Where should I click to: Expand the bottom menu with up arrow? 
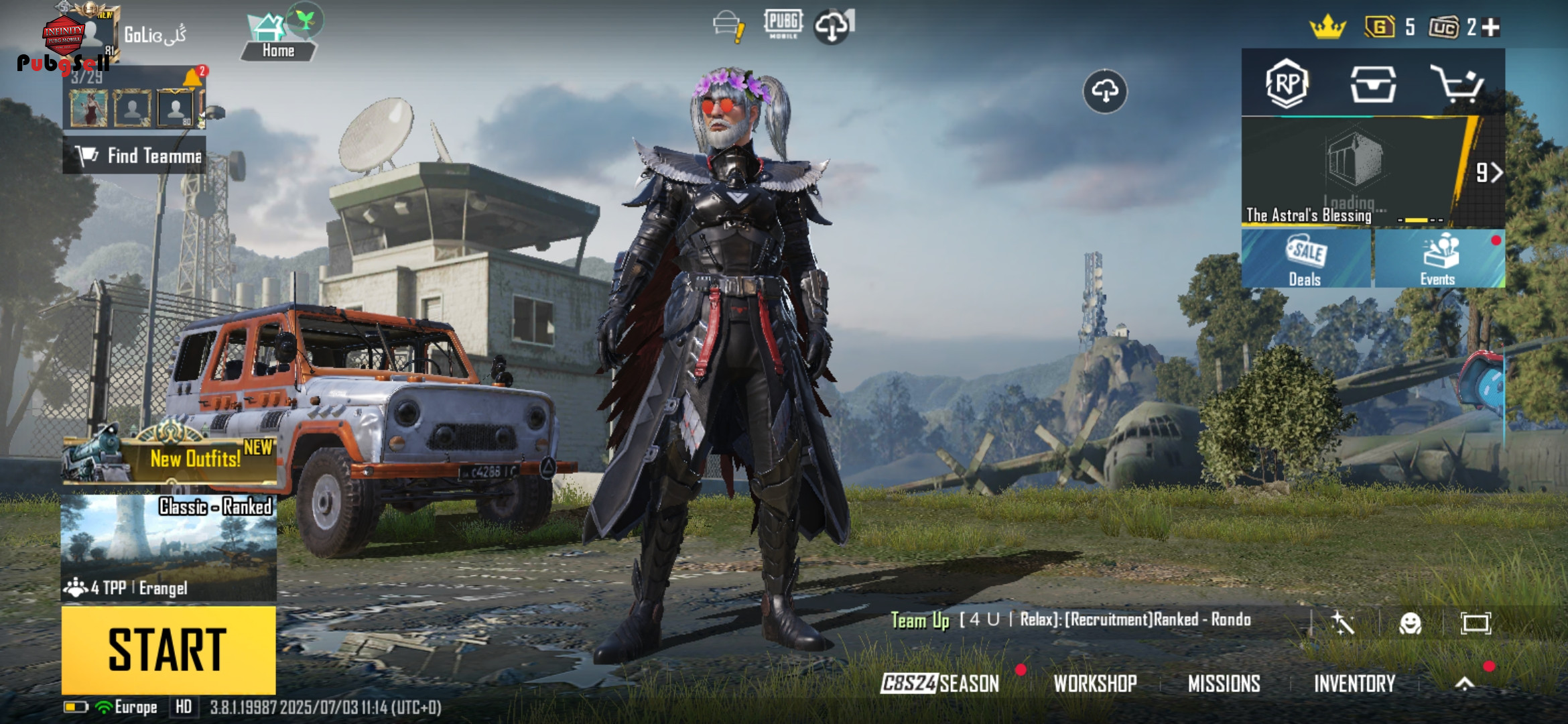[1465, 683]
